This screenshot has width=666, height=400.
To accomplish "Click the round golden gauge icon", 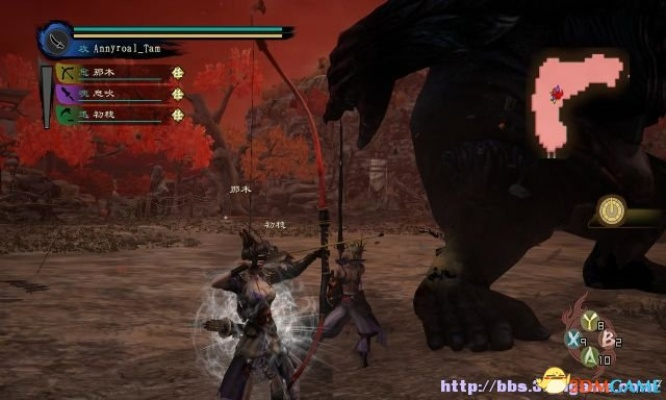I will pyautogui.click(x=611, y=209).
